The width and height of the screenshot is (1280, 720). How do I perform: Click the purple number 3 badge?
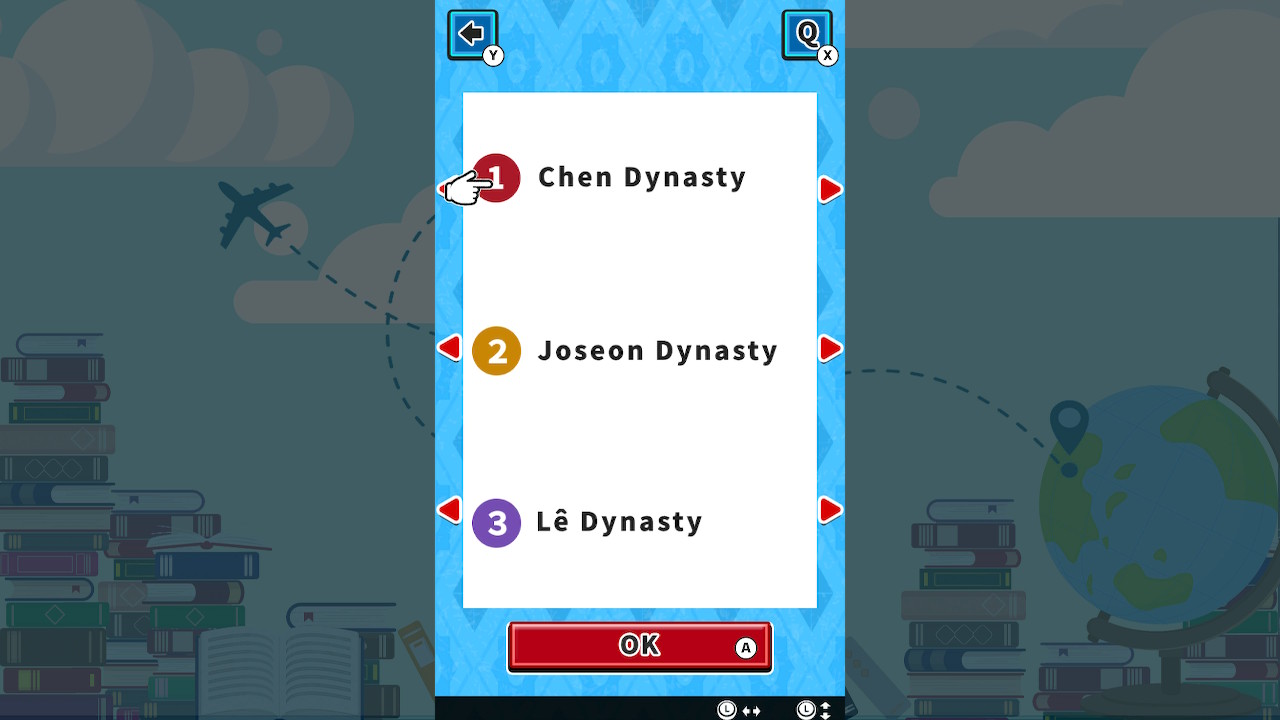point(497,522)
